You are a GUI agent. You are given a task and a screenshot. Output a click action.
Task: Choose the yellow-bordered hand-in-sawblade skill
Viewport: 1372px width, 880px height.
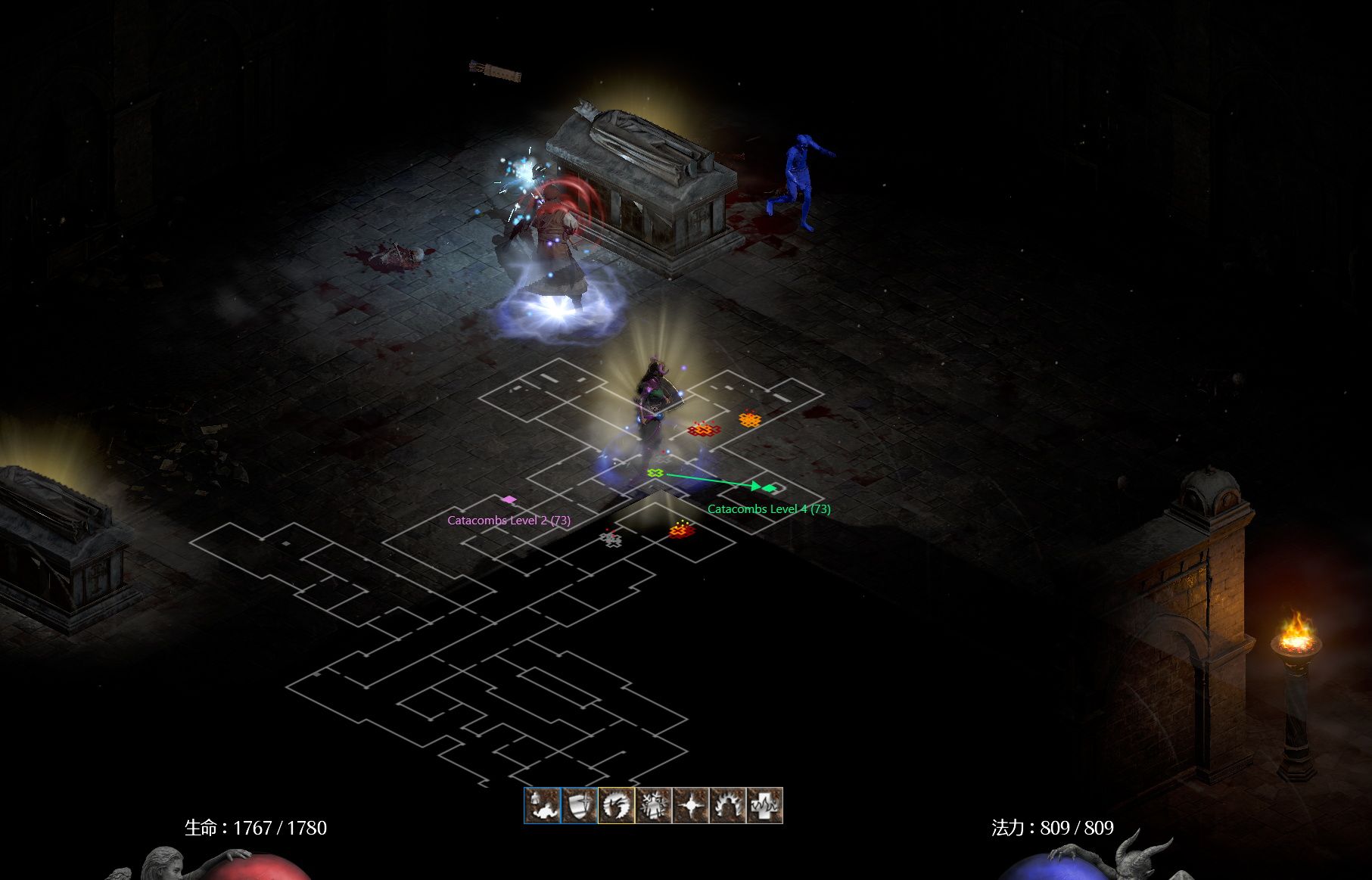point(617,805)
